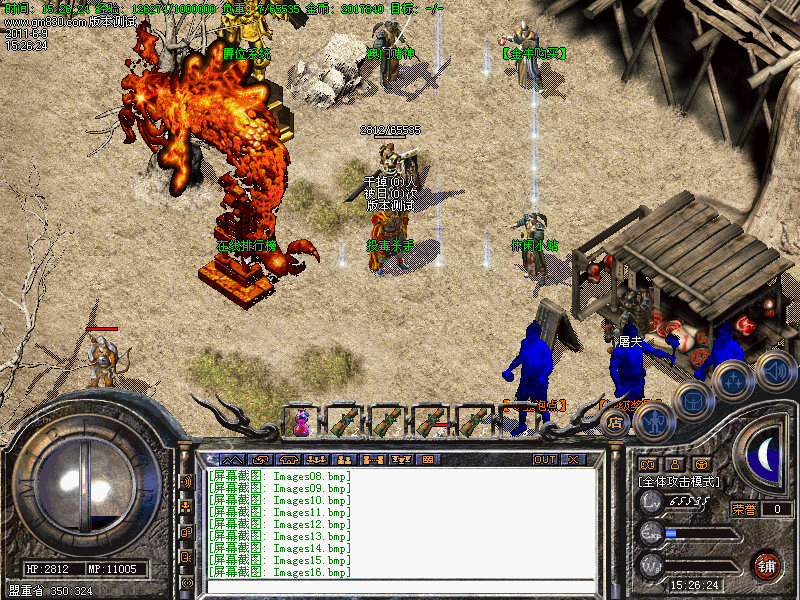Click the OUT button
Screen dimensions: 800x600
tap(544, 460)
